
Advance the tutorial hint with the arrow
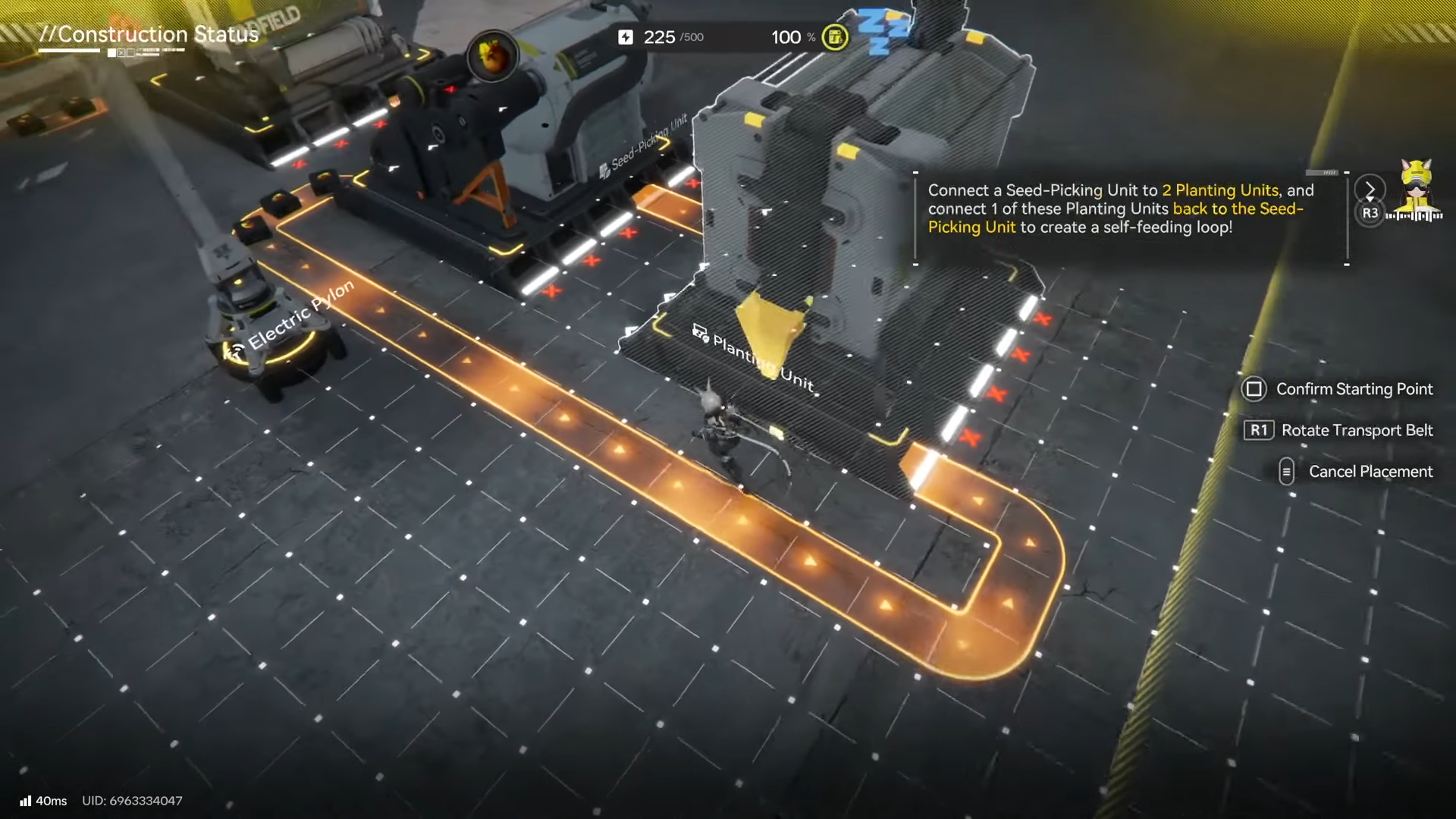tap(1370, 189)
